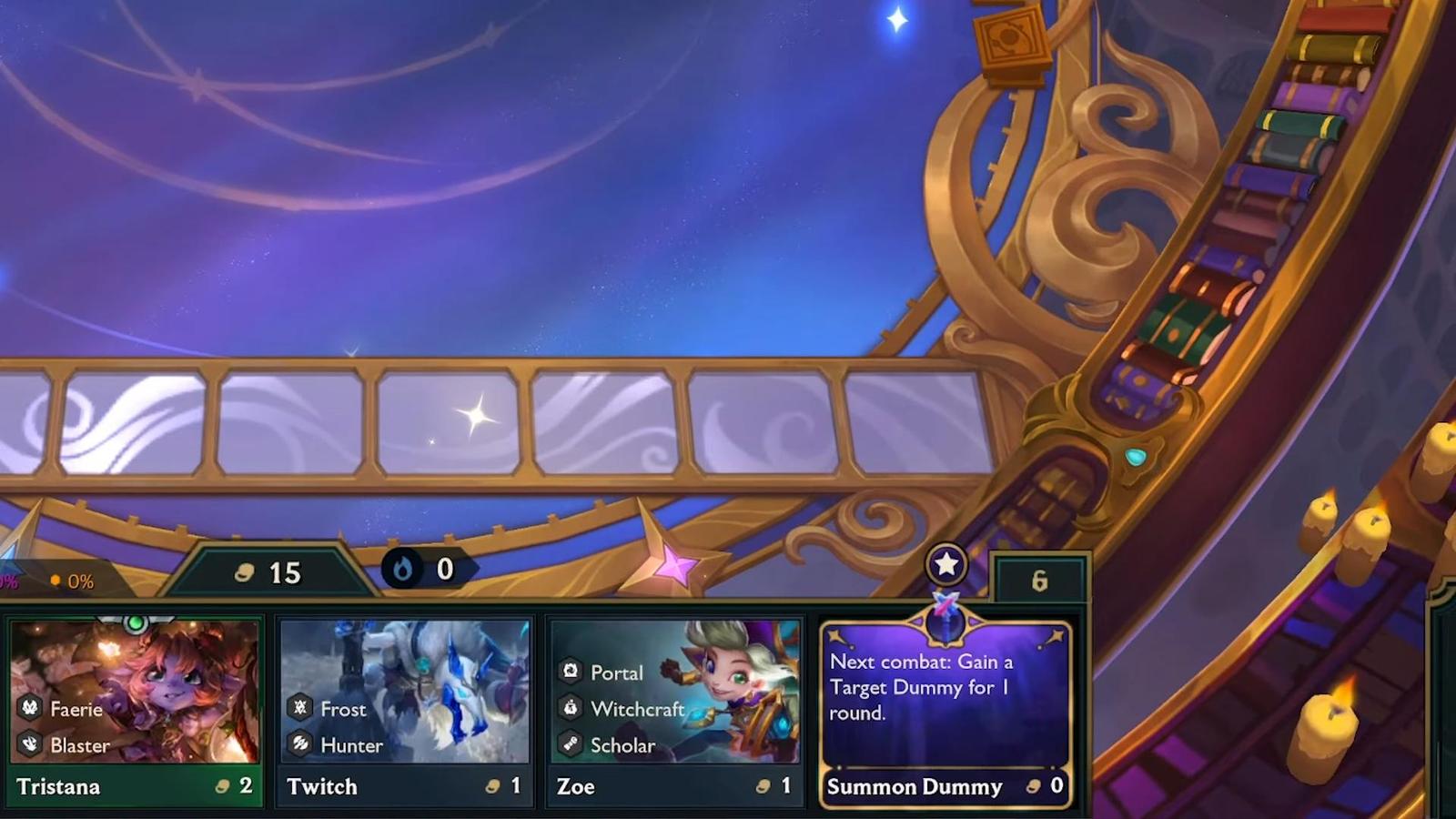Select the Portal trait icon on Zoe's card
This screenshot has width=1456, height=819.
pyautogui.click(x=571, y=672)
